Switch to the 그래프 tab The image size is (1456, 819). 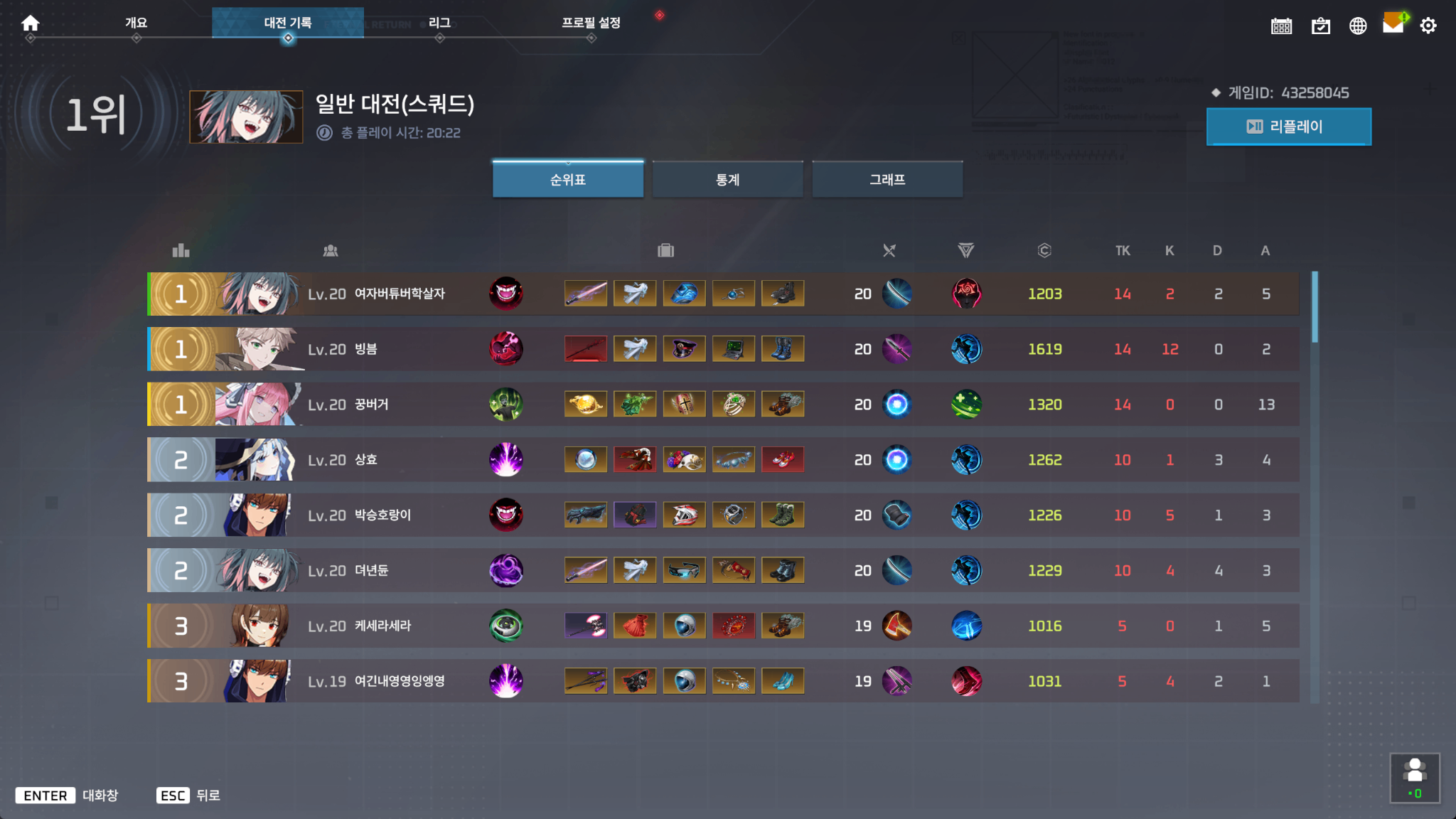tap(887, 179)
